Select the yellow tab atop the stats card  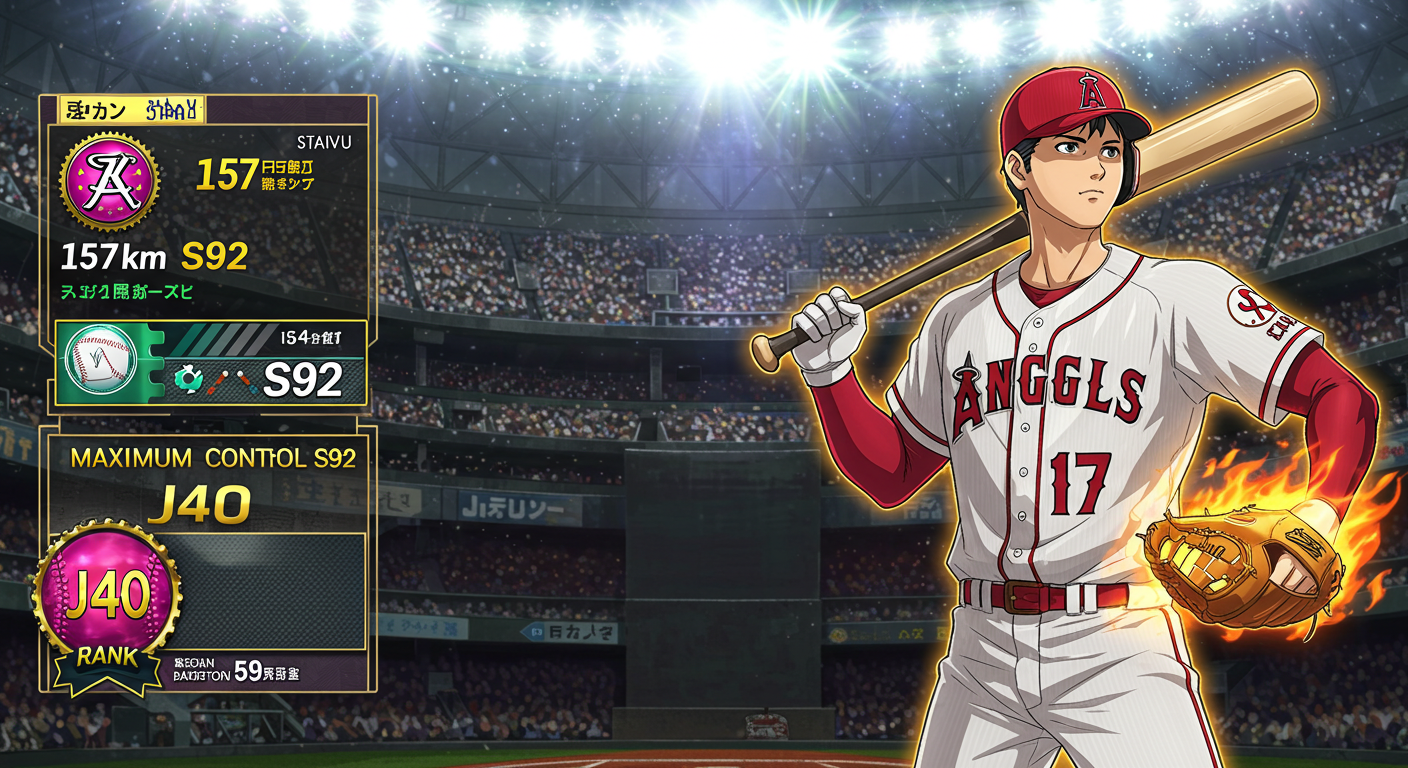click(x=132, y=110)
